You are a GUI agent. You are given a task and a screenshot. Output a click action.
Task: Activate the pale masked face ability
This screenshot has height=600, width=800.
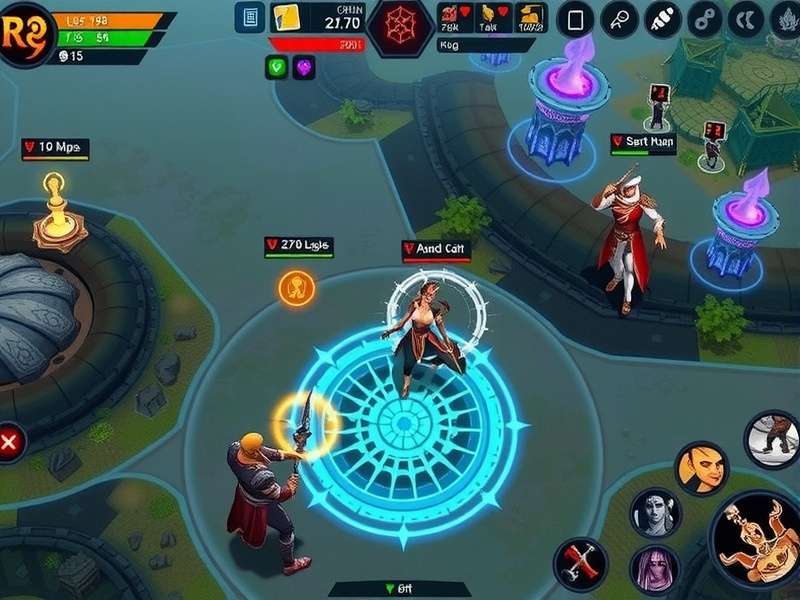(655, 512)
